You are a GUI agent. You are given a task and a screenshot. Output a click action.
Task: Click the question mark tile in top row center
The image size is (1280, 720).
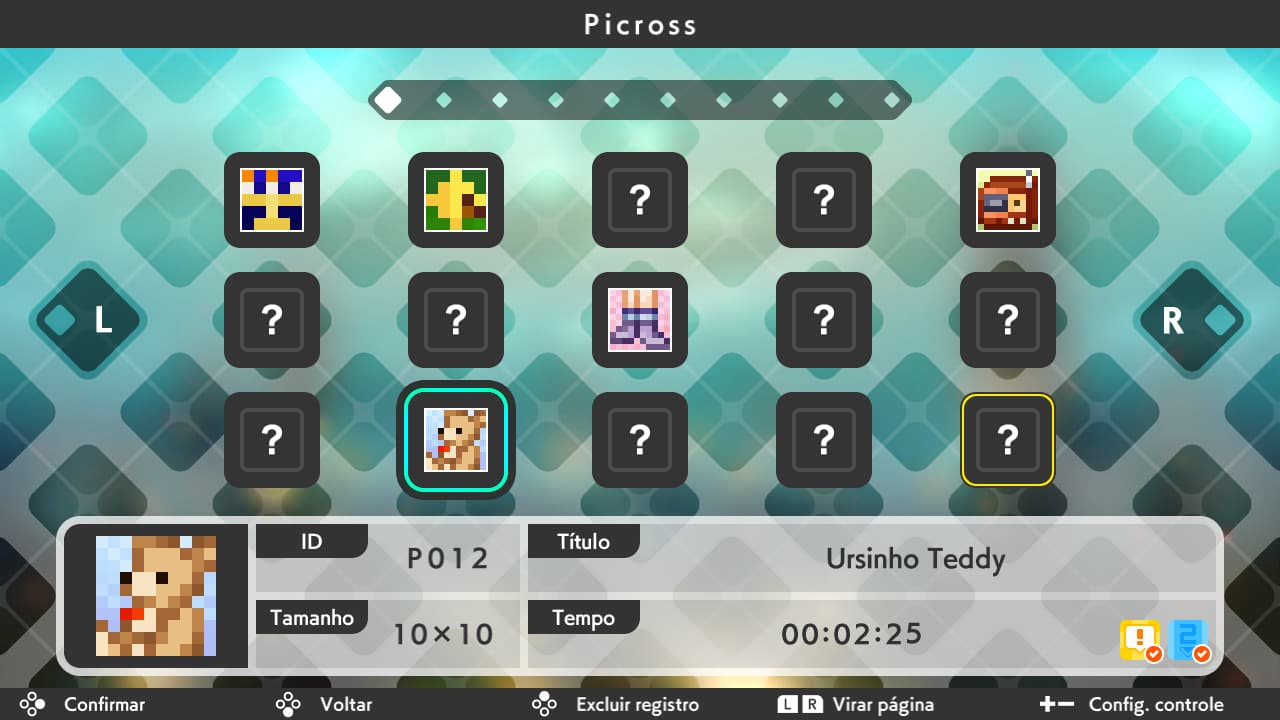[639, 200]
